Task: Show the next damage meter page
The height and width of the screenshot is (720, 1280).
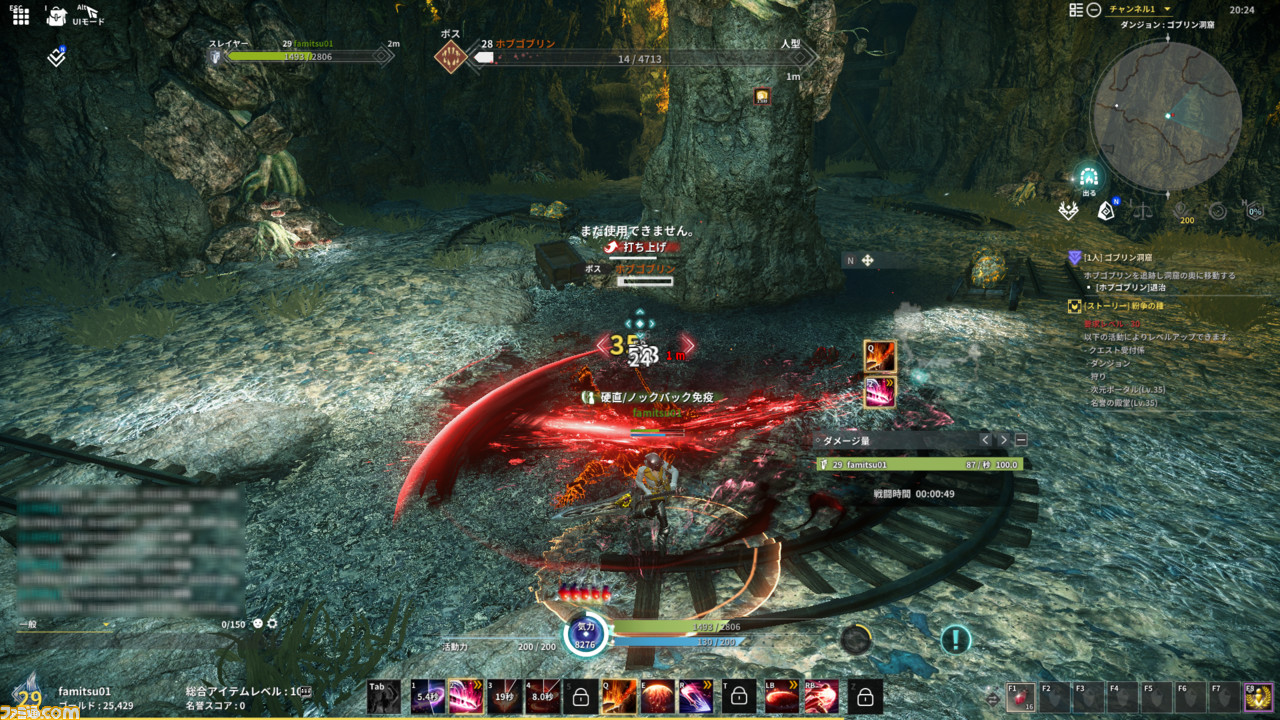Action: [1003, 440]
